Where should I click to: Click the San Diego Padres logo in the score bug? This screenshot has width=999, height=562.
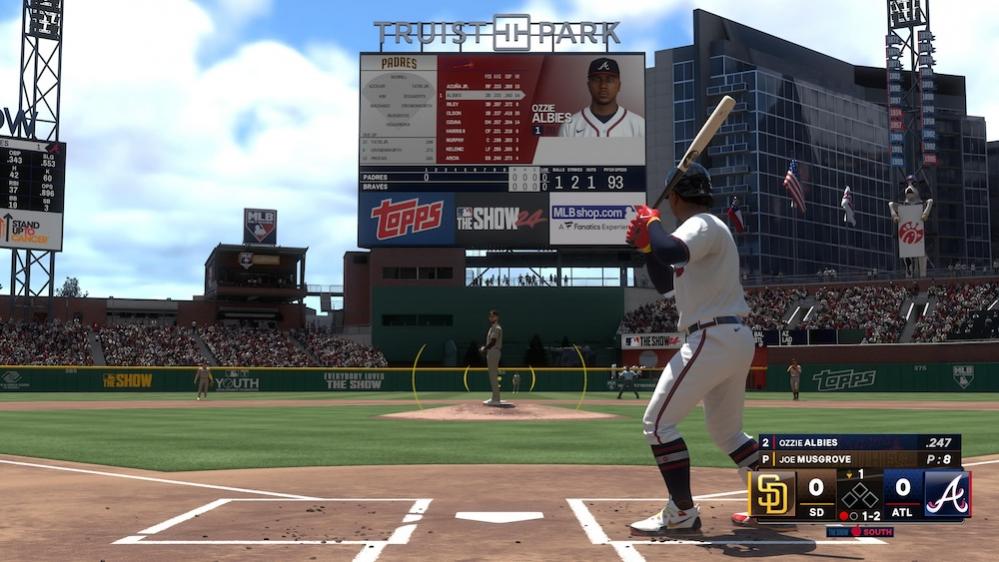(x=773, y=494)
